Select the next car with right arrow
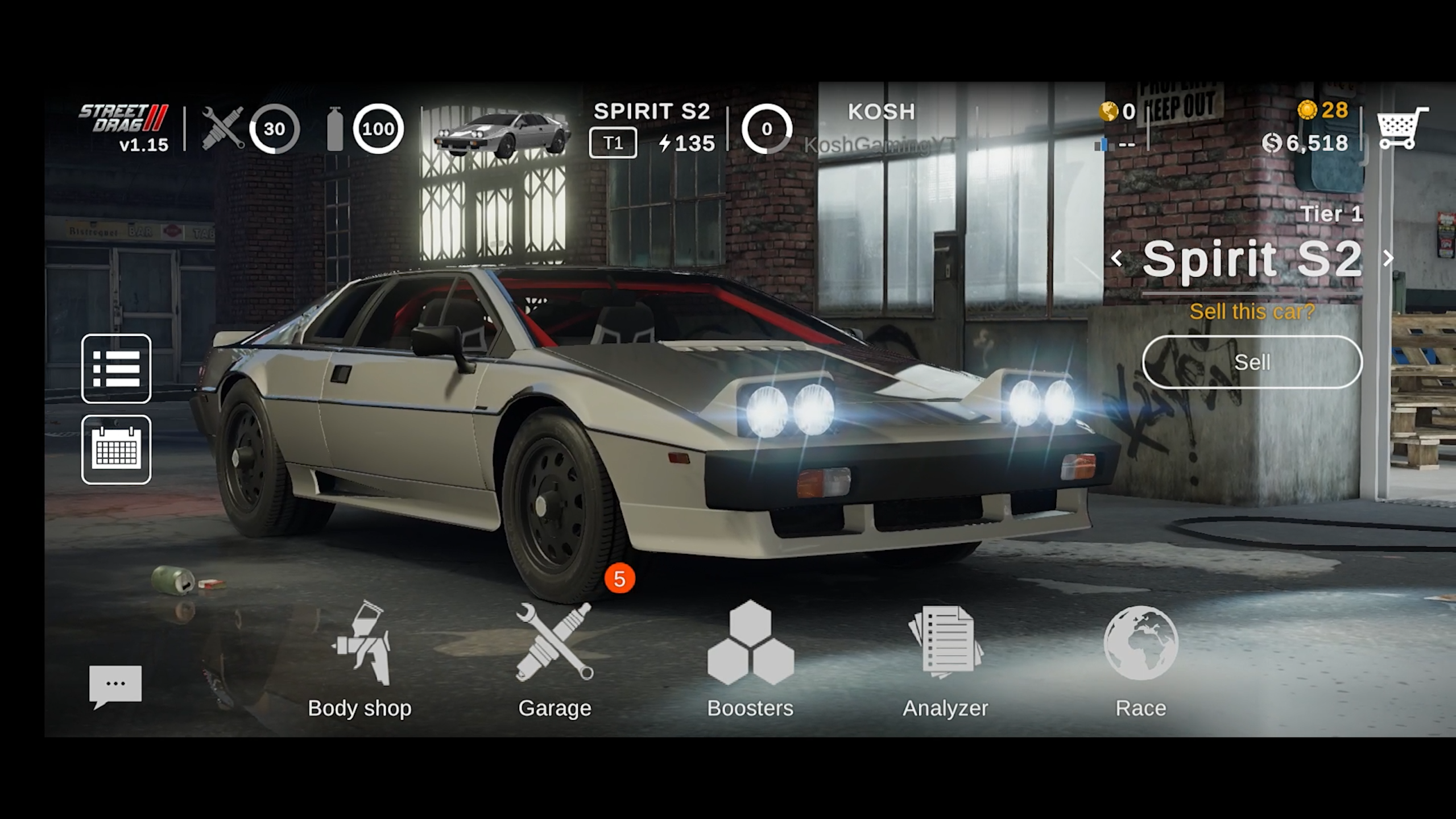Image resolution: width=1456 pixels, height=819 pixels. coord(1387,258)
